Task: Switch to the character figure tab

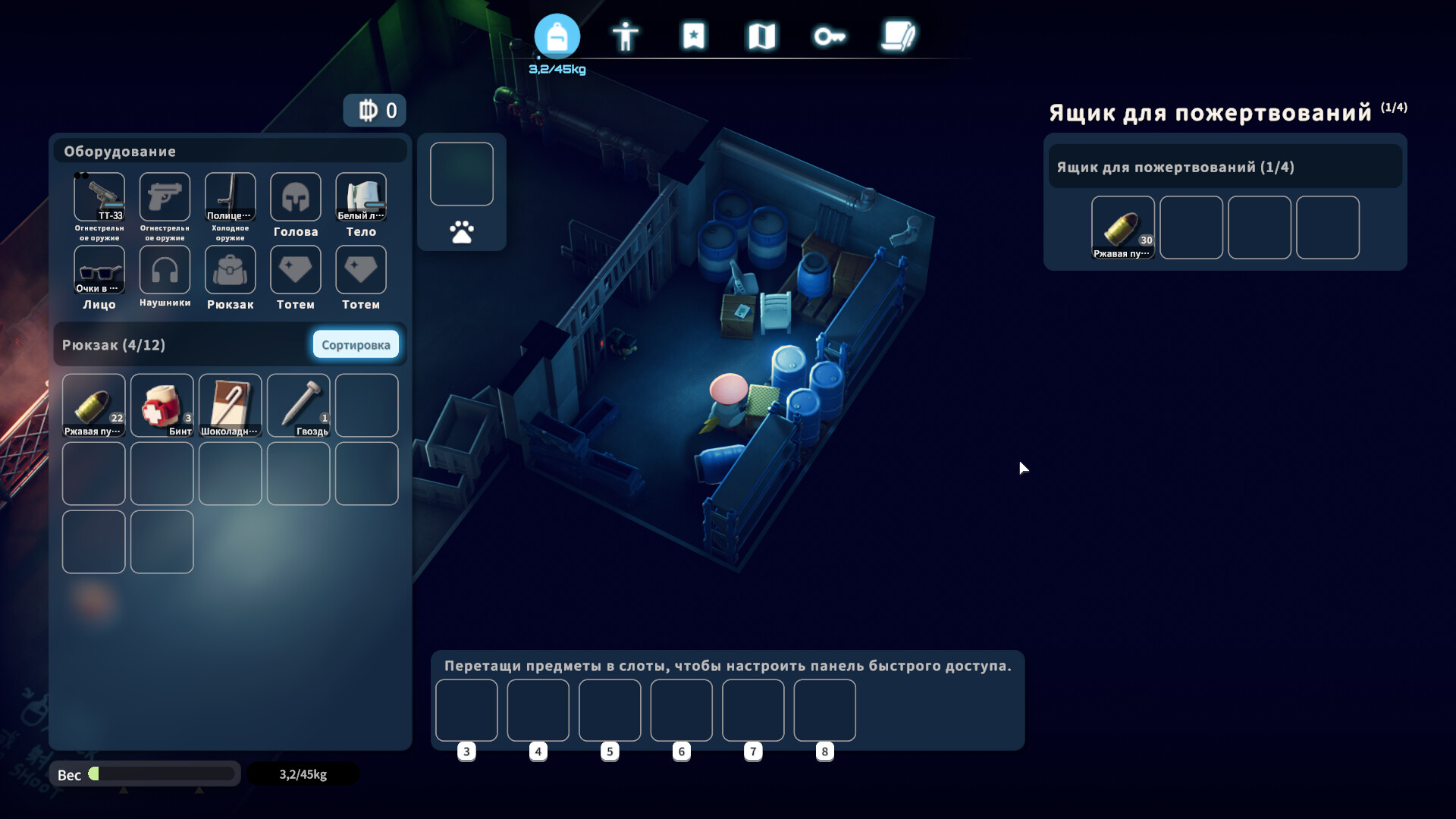Action: [626, 36]
